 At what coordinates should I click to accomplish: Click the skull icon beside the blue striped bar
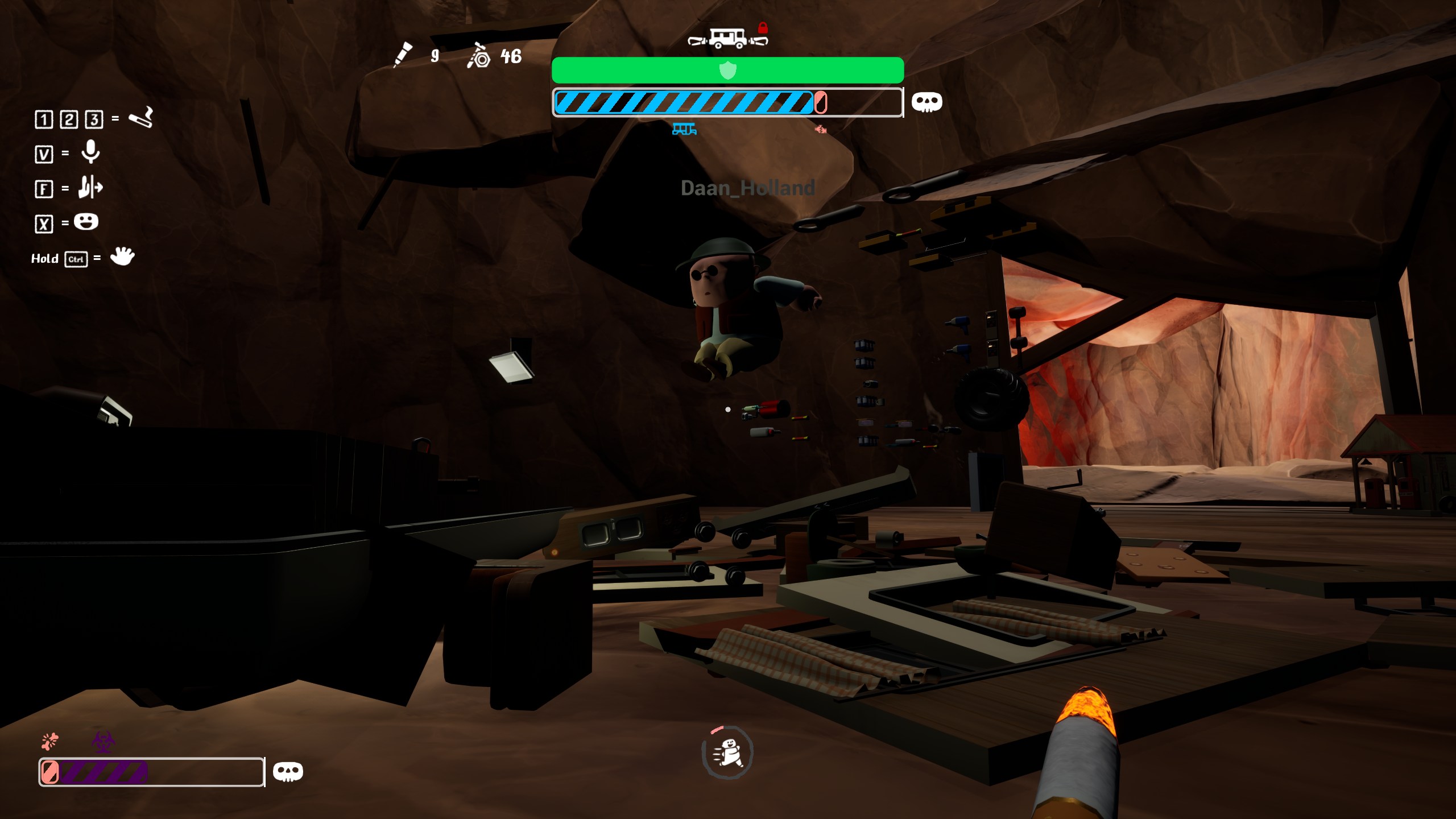pyautogui.click(x=926, y=102)
